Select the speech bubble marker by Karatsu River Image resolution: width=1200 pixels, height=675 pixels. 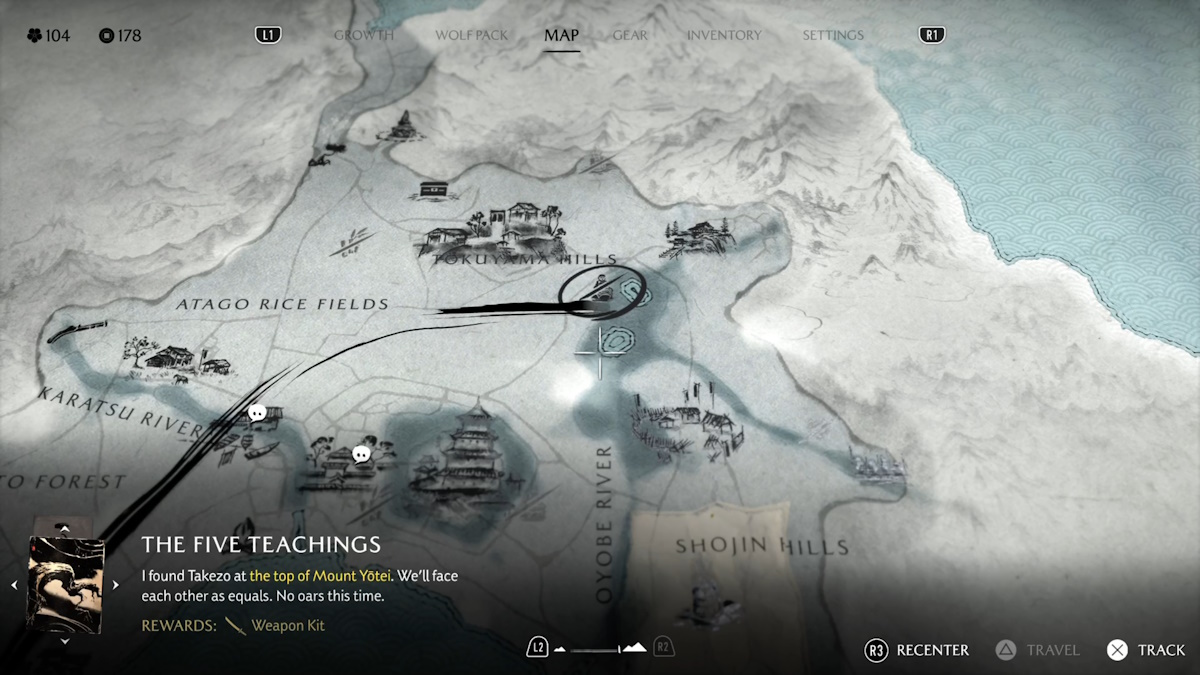pos(257,412)
